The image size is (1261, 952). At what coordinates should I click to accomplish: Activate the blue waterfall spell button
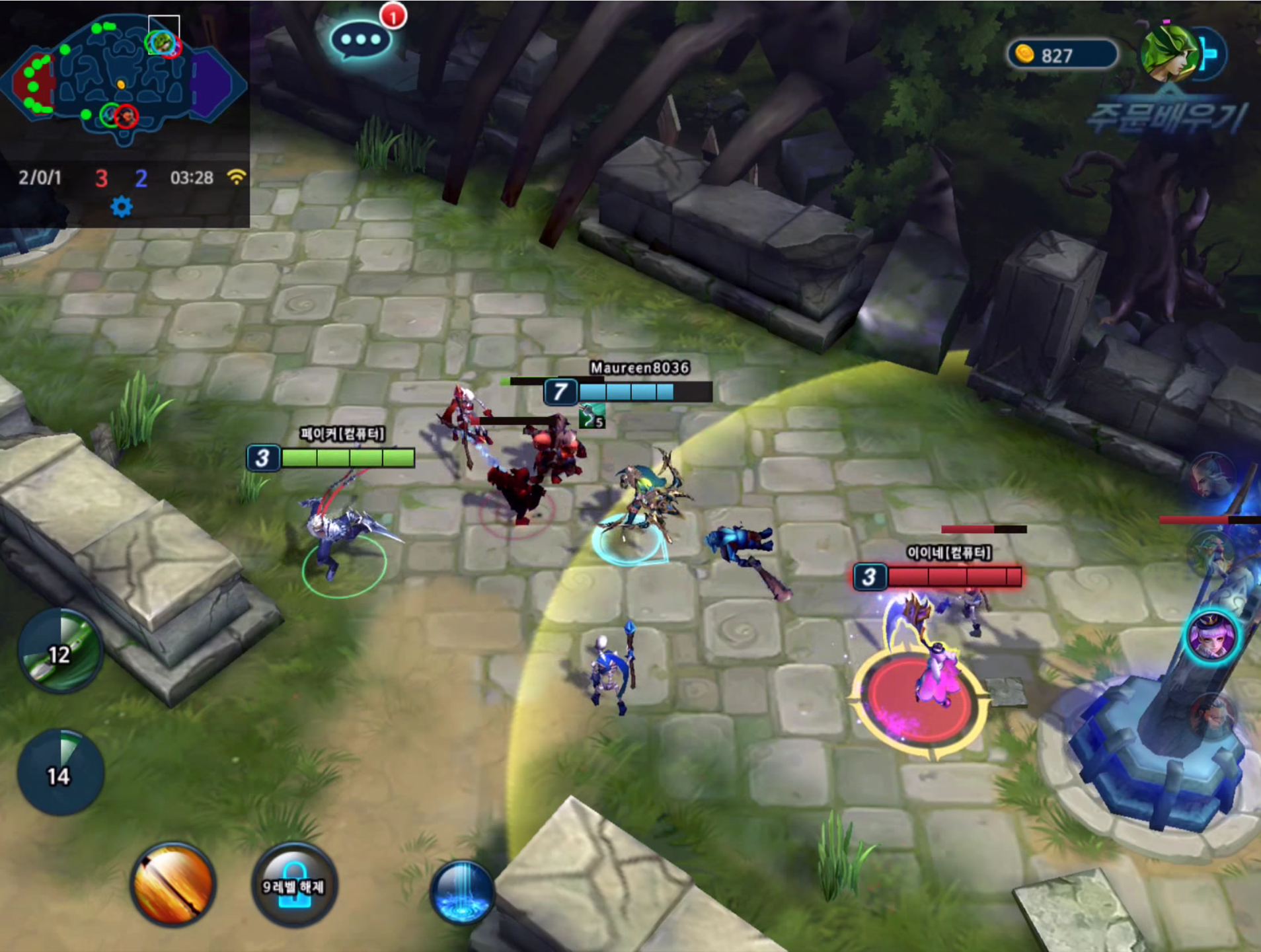(x=462, y=892)
